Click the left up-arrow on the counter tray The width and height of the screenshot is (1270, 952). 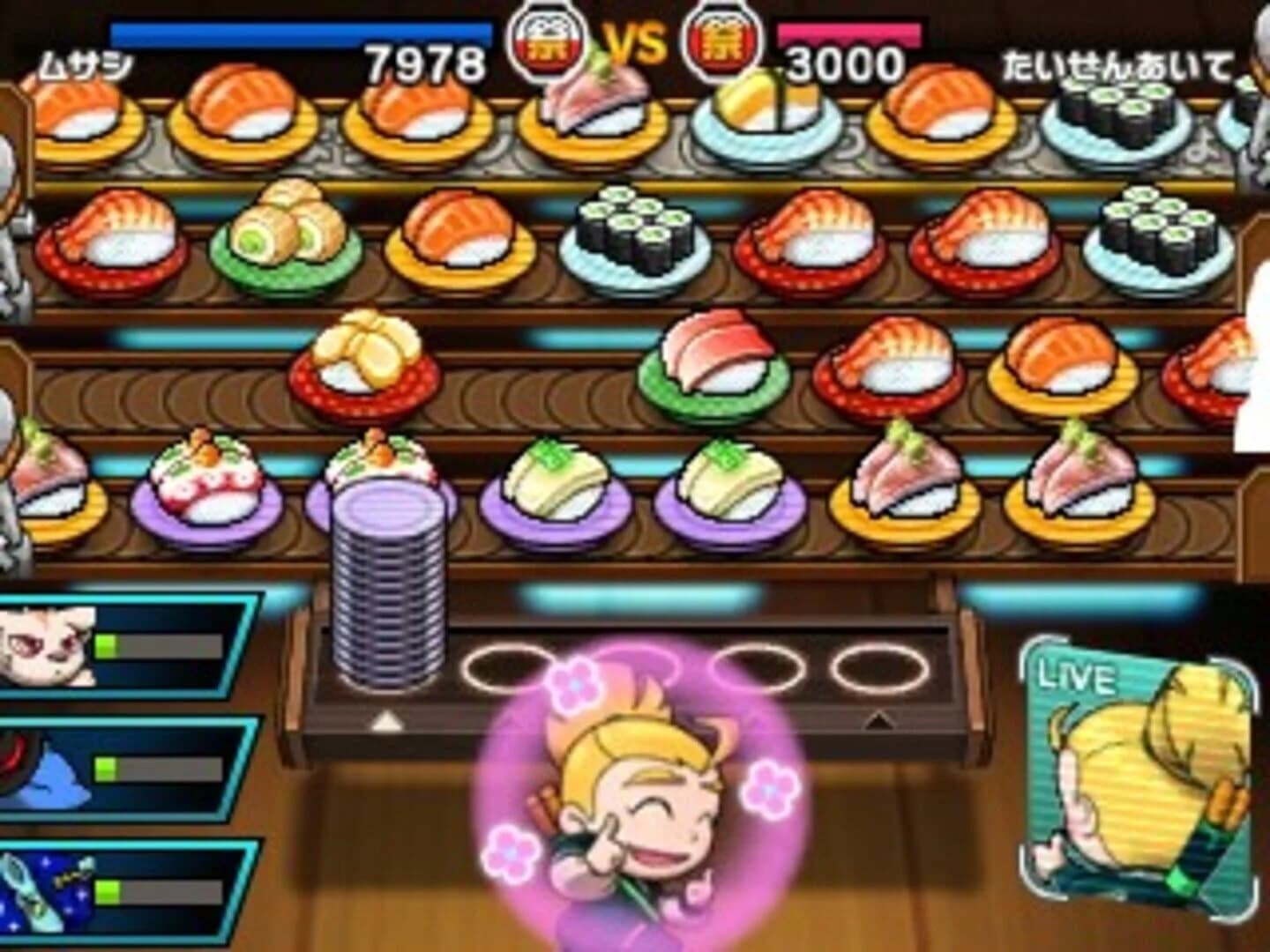tap(385, 720)
